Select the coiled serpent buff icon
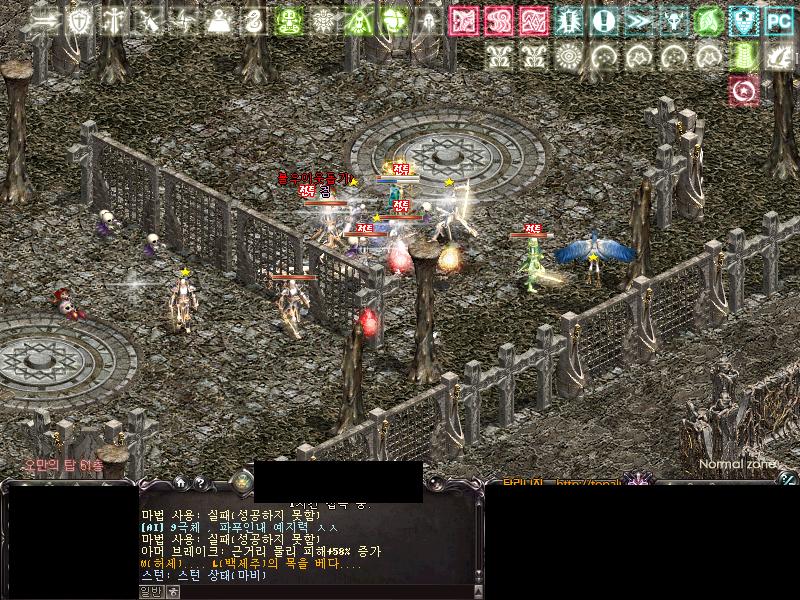800x600 pixels. pos(254,20)
